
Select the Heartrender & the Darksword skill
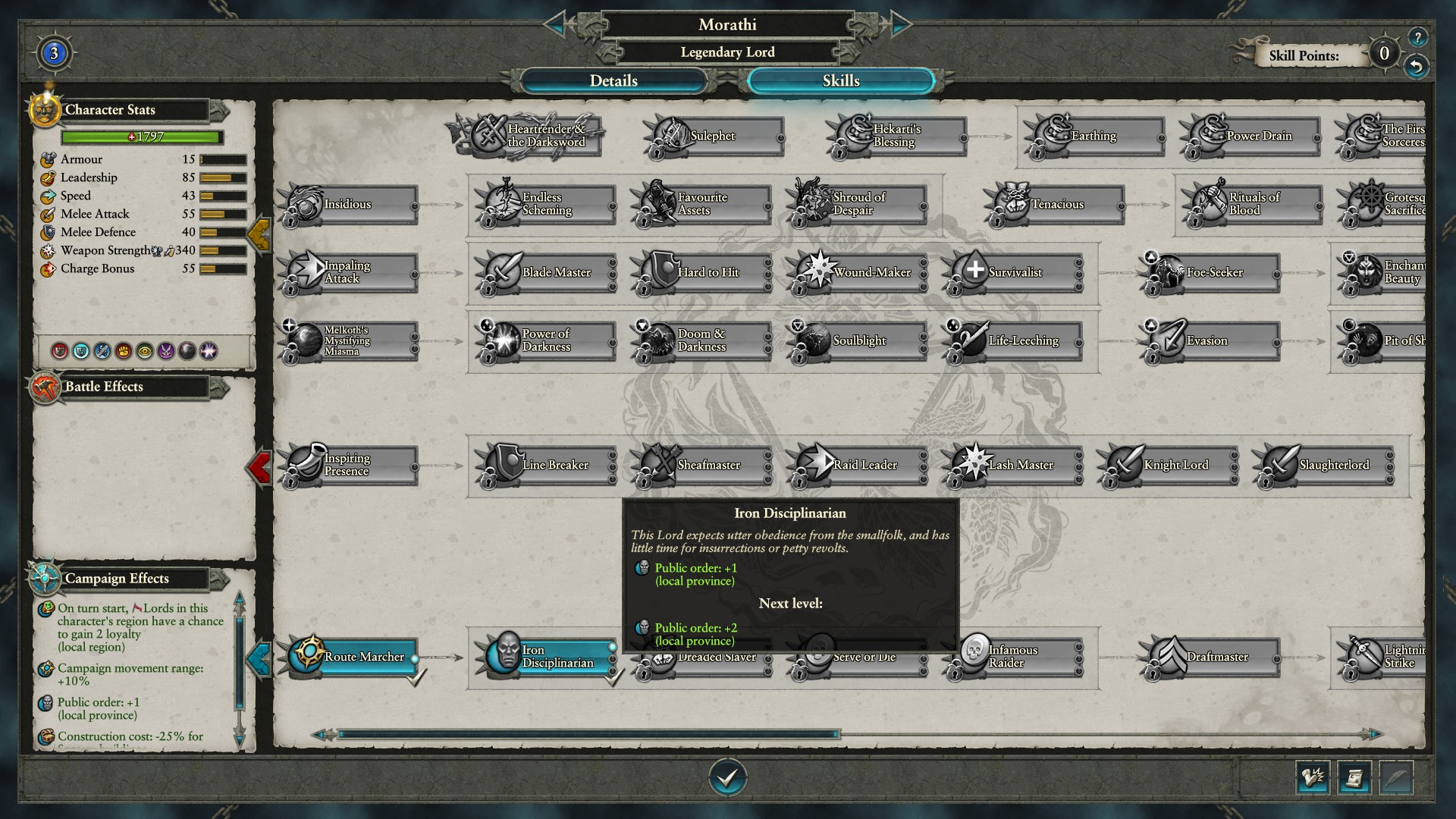tap(531, 136)
